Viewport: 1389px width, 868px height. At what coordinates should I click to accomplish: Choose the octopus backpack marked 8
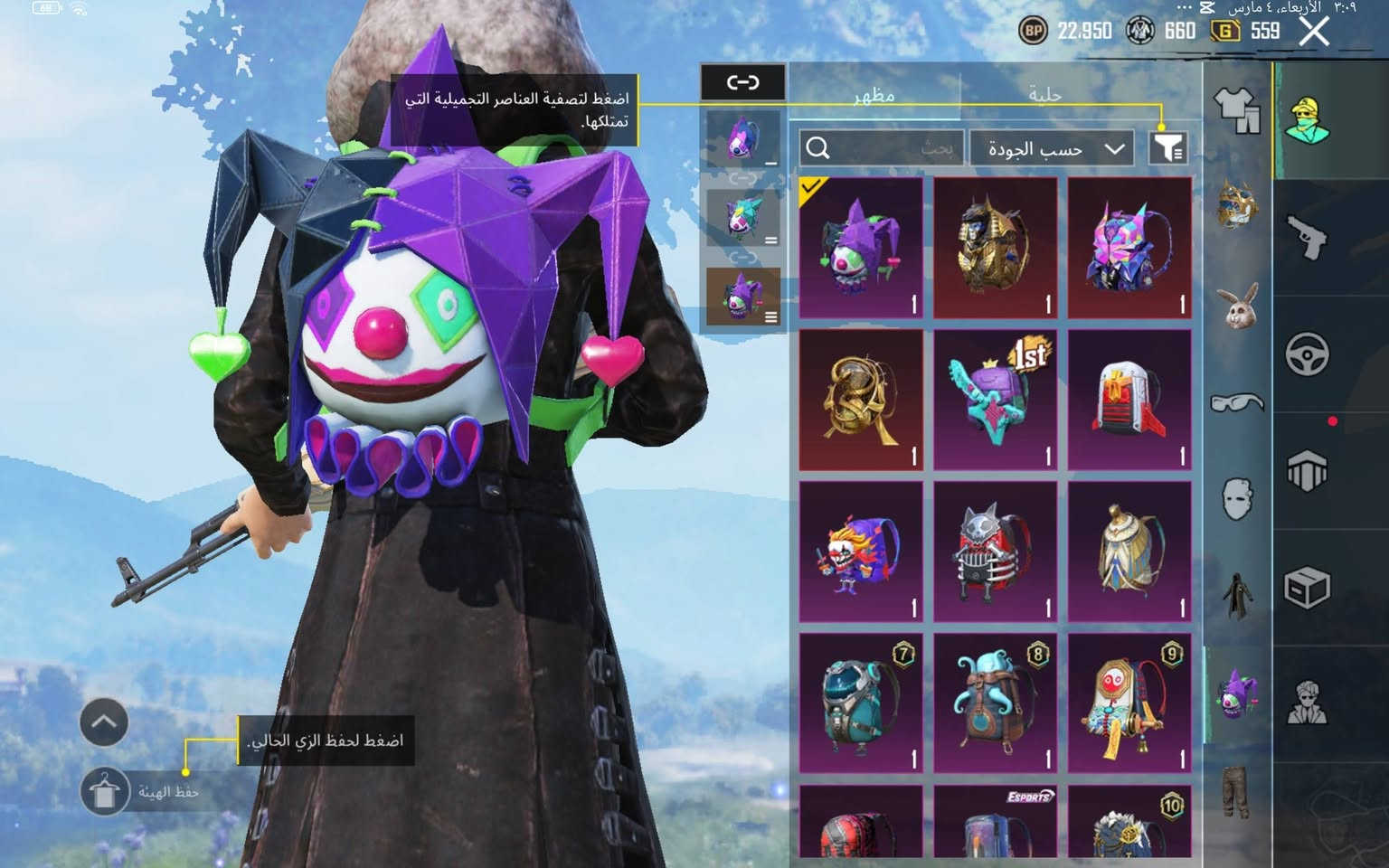tap(995, 703)
